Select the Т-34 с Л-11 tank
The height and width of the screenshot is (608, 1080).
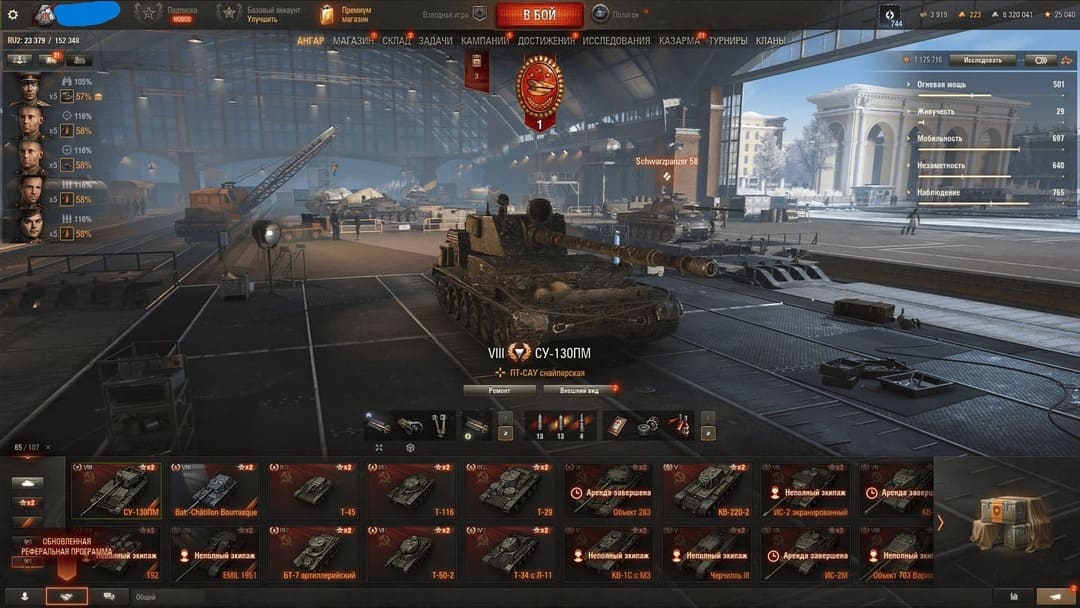(510, 553)
